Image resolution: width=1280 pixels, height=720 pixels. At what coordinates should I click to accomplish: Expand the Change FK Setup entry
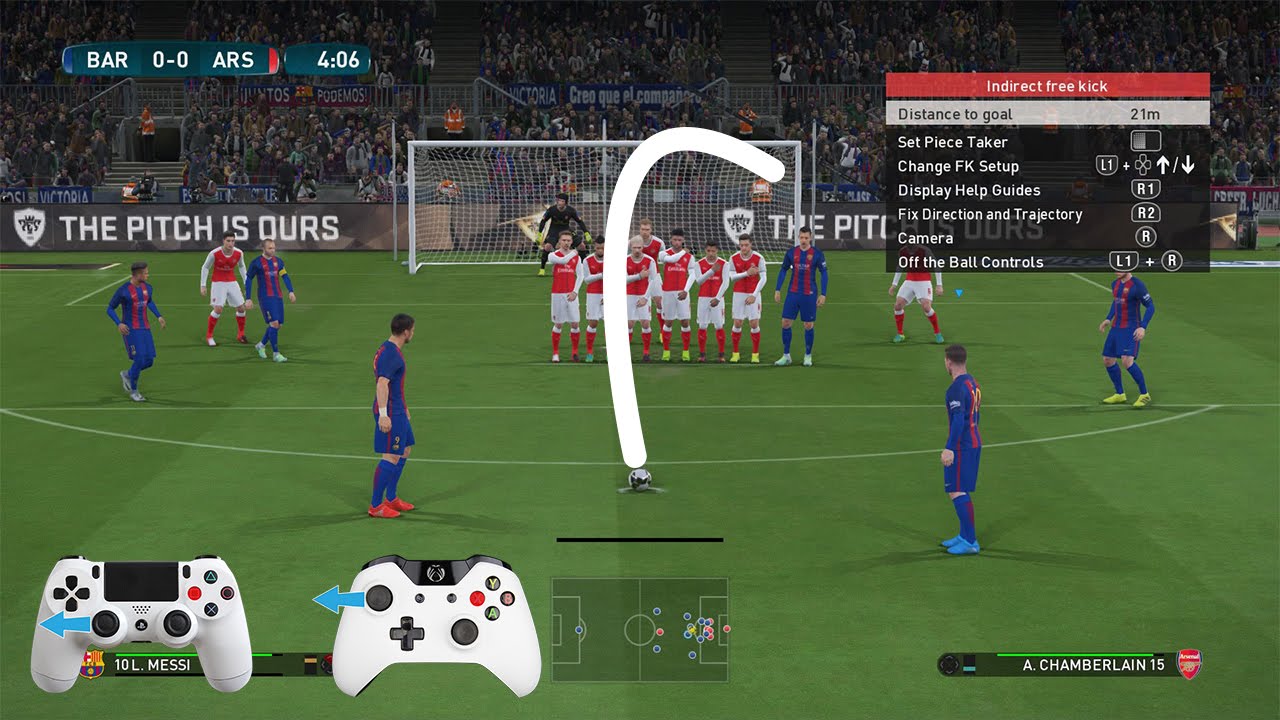coord(958,165)
